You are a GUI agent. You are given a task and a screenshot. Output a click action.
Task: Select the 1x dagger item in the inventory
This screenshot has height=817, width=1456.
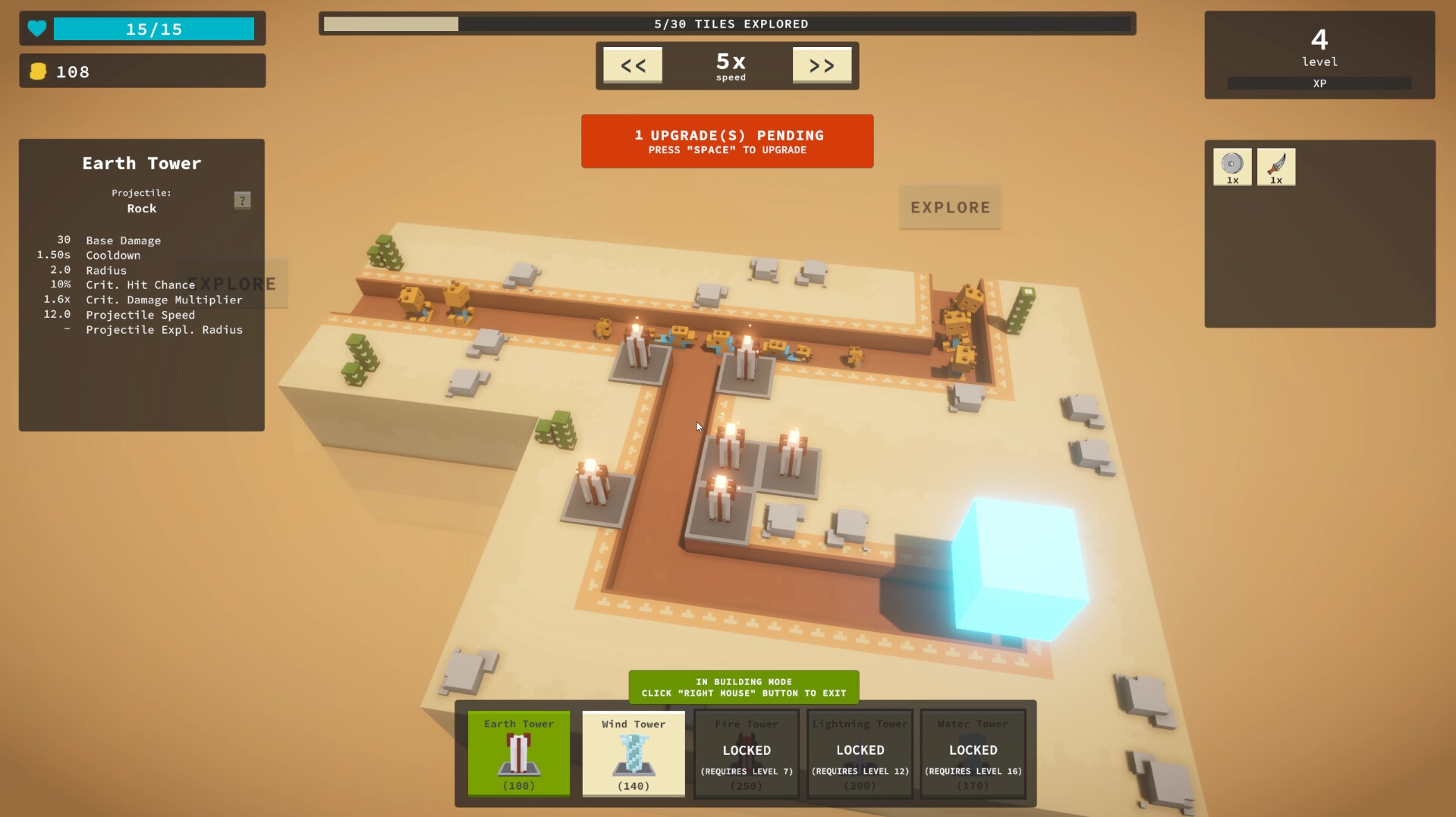1276,166
